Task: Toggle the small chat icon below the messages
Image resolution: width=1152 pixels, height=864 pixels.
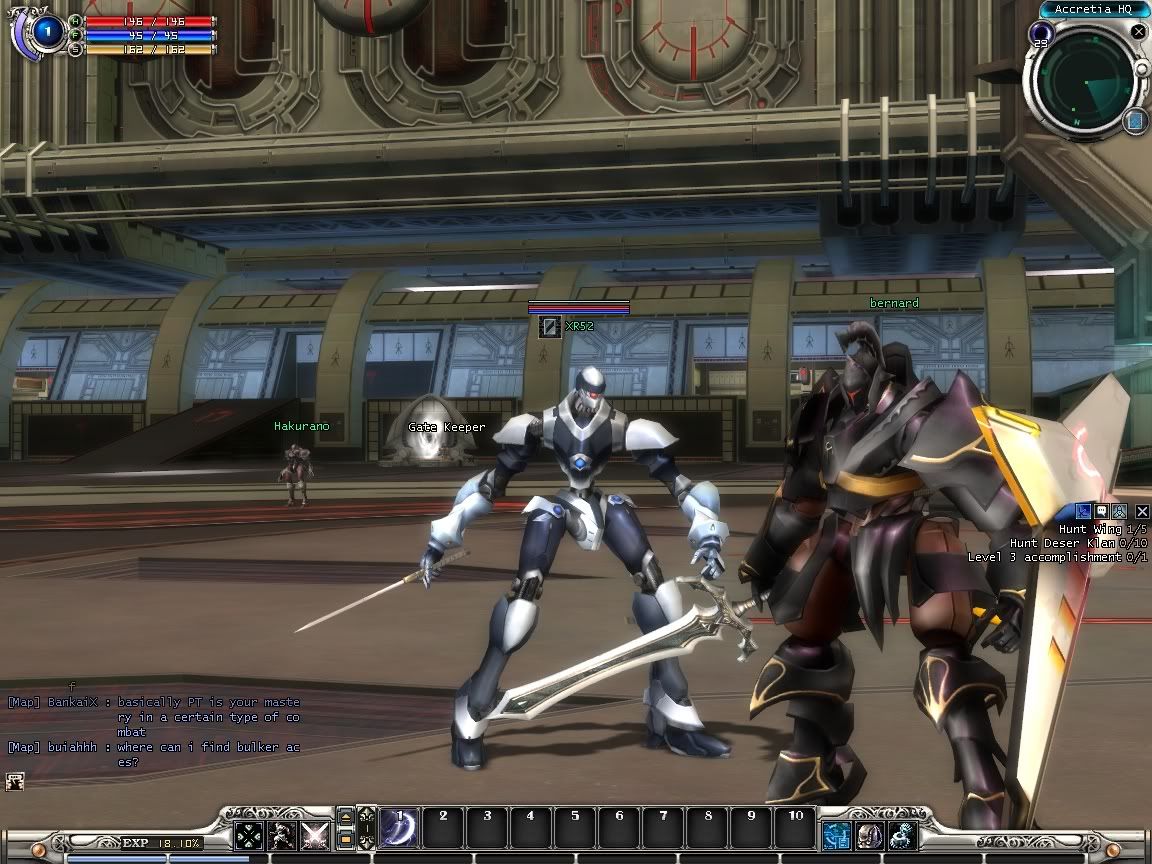Action: (x=14, y=781)
